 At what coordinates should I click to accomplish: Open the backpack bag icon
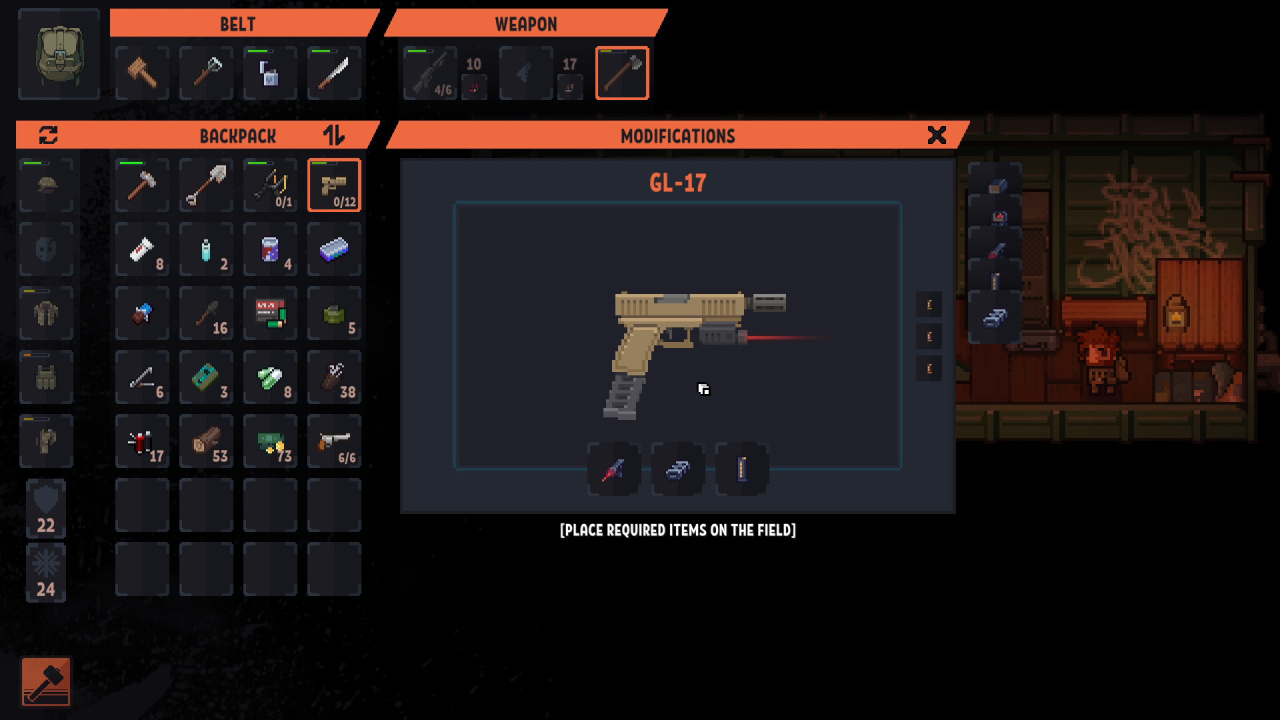[x=59, y=54]
